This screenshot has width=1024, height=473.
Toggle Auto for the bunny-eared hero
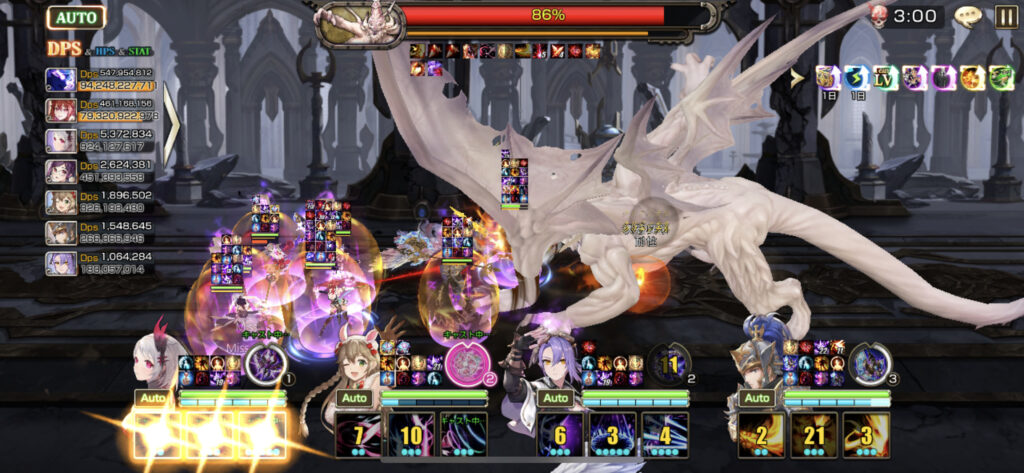(353, 397)
